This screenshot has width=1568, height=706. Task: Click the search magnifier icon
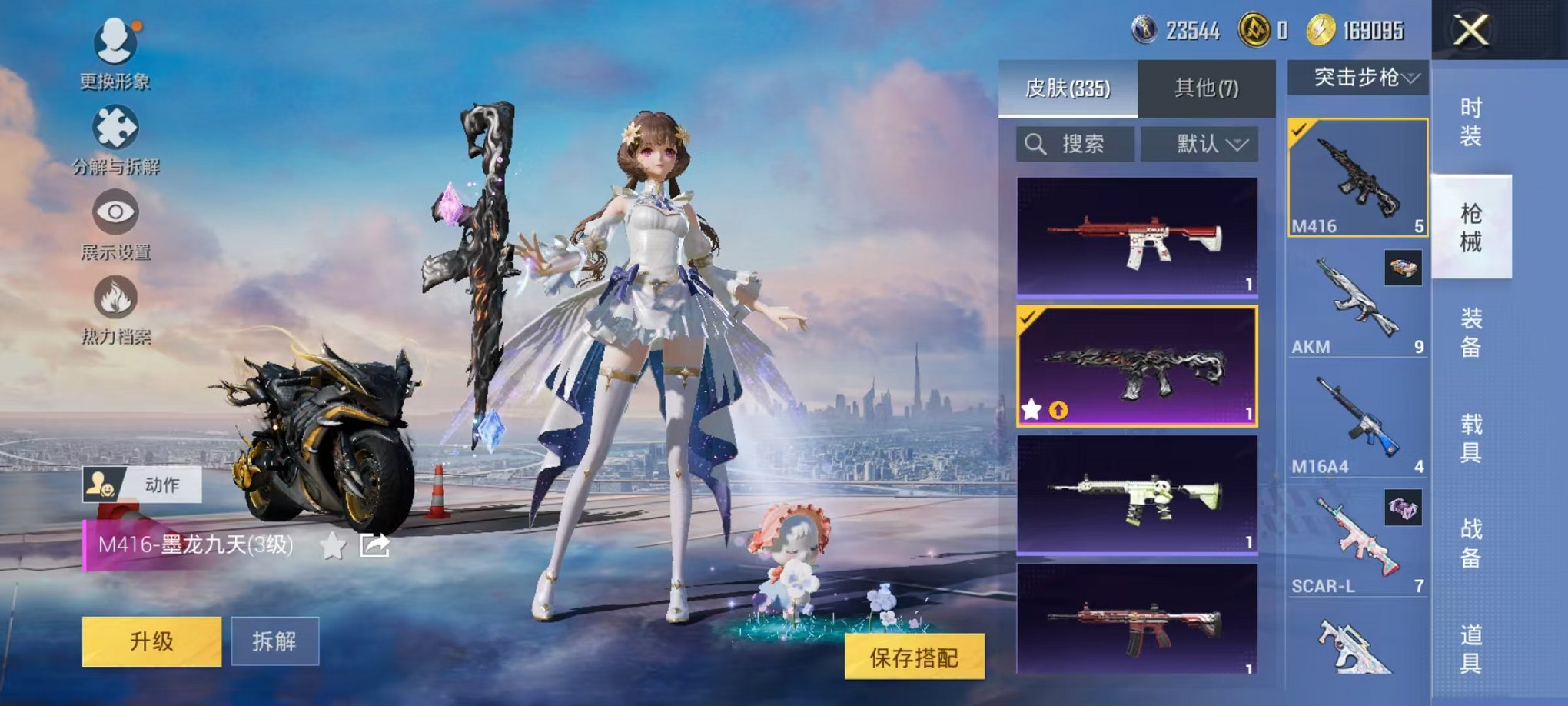pyautogui.click(x=1035, y=145)
